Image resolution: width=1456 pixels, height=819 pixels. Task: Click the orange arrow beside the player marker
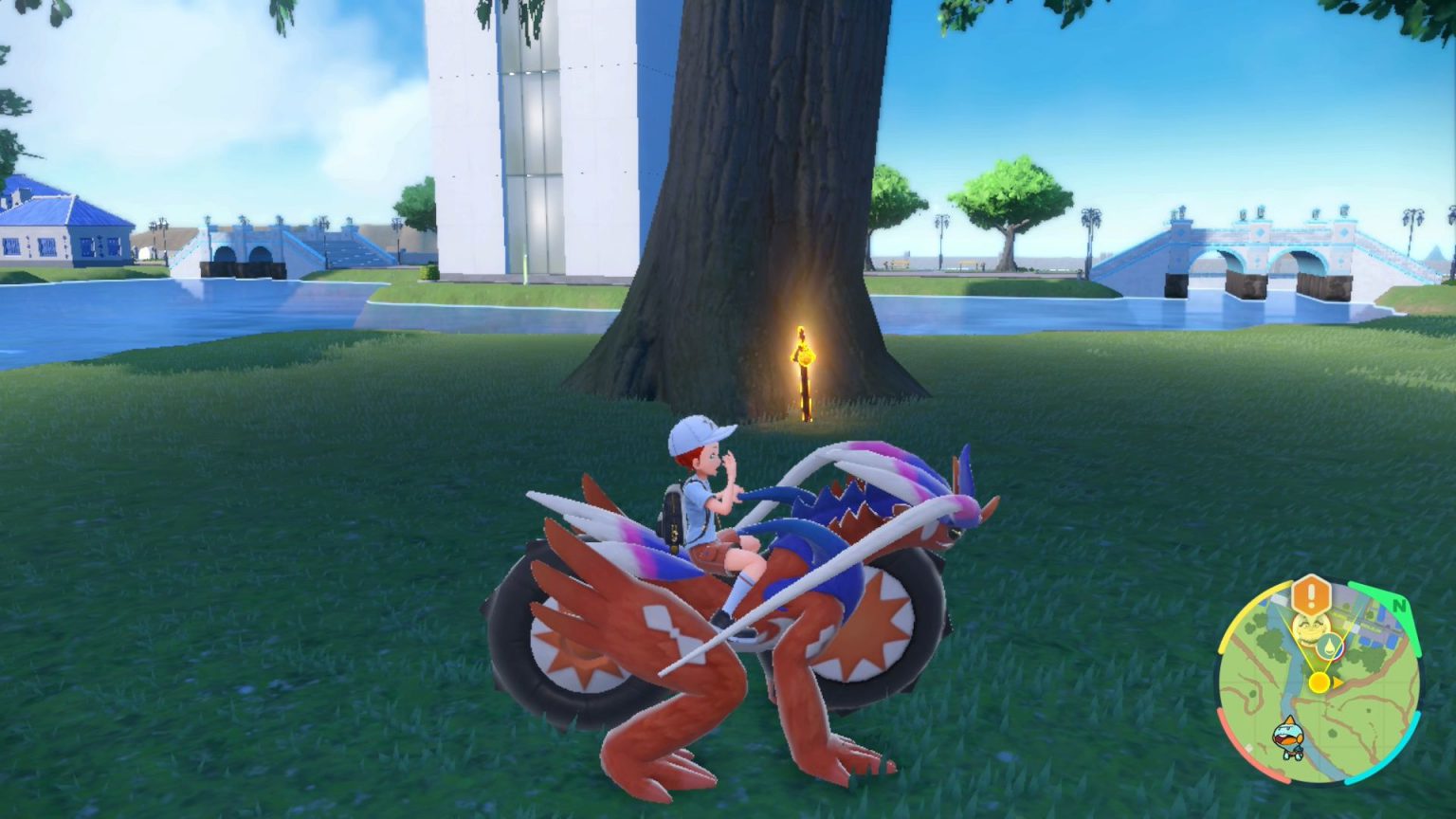(1338, 682)
